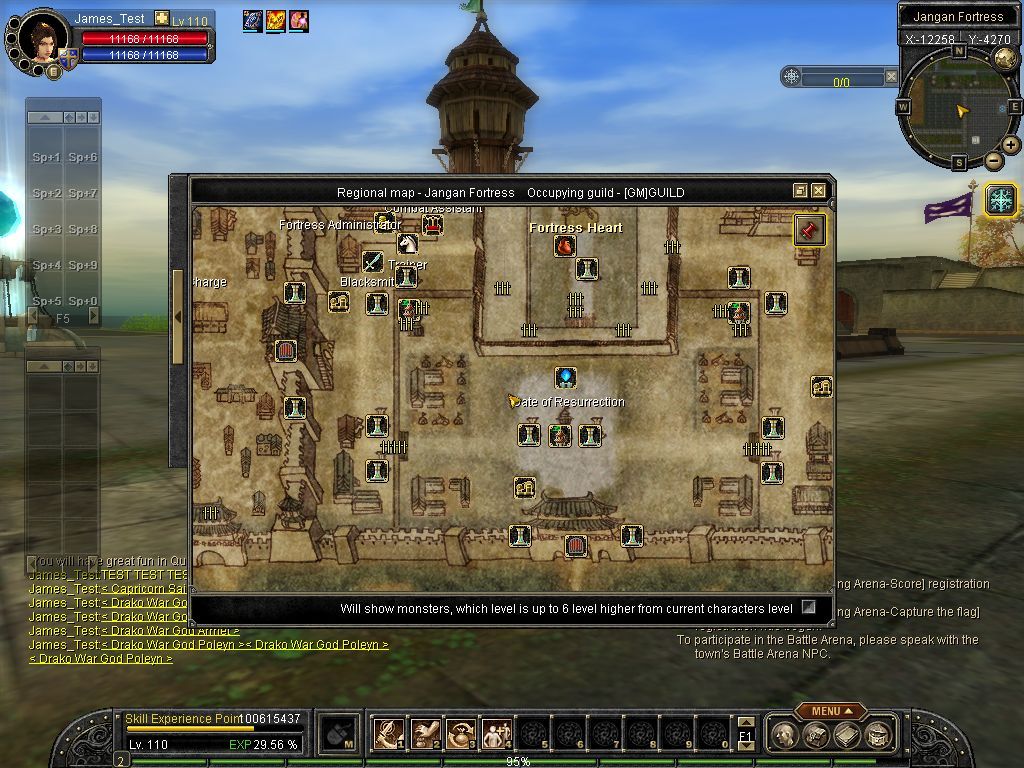Viewport: 1024px width, 768px height.
Task: Select the Drako War God Poleyn chat link
Action: click(x=100, y=659)
